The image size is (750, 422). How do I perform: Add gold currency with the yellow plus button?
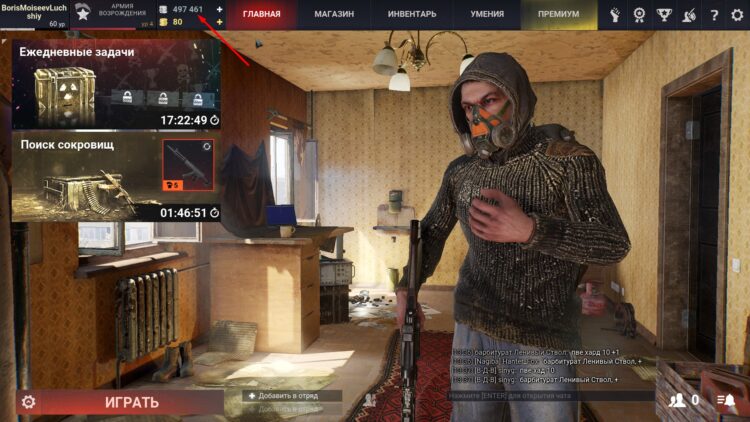pyautogui.click(x=219, y=21)
